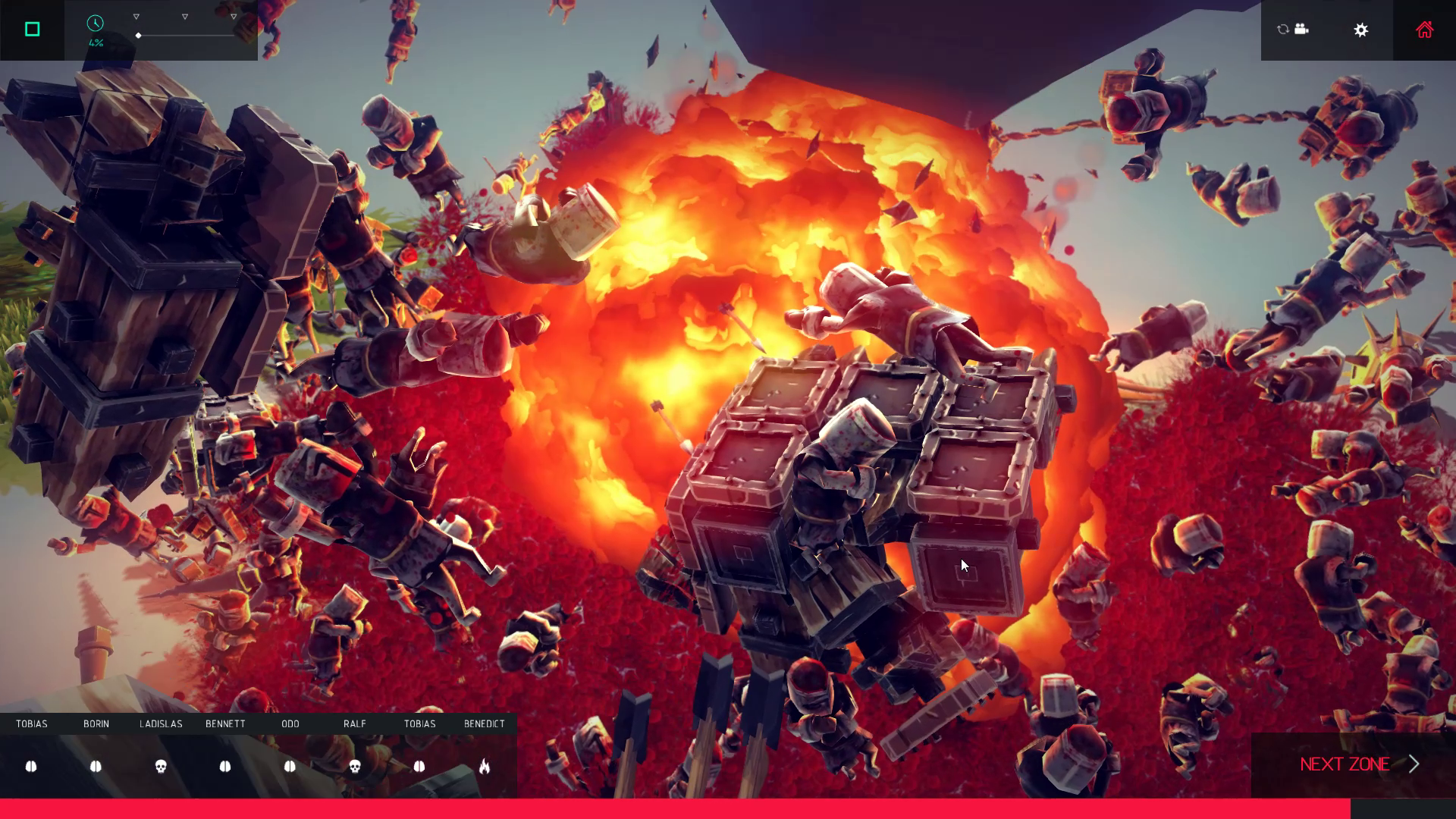This screenshot has height=819, width=1456.
Task: Select Ladislas in the name list
Action: click(x=161, y=724)
